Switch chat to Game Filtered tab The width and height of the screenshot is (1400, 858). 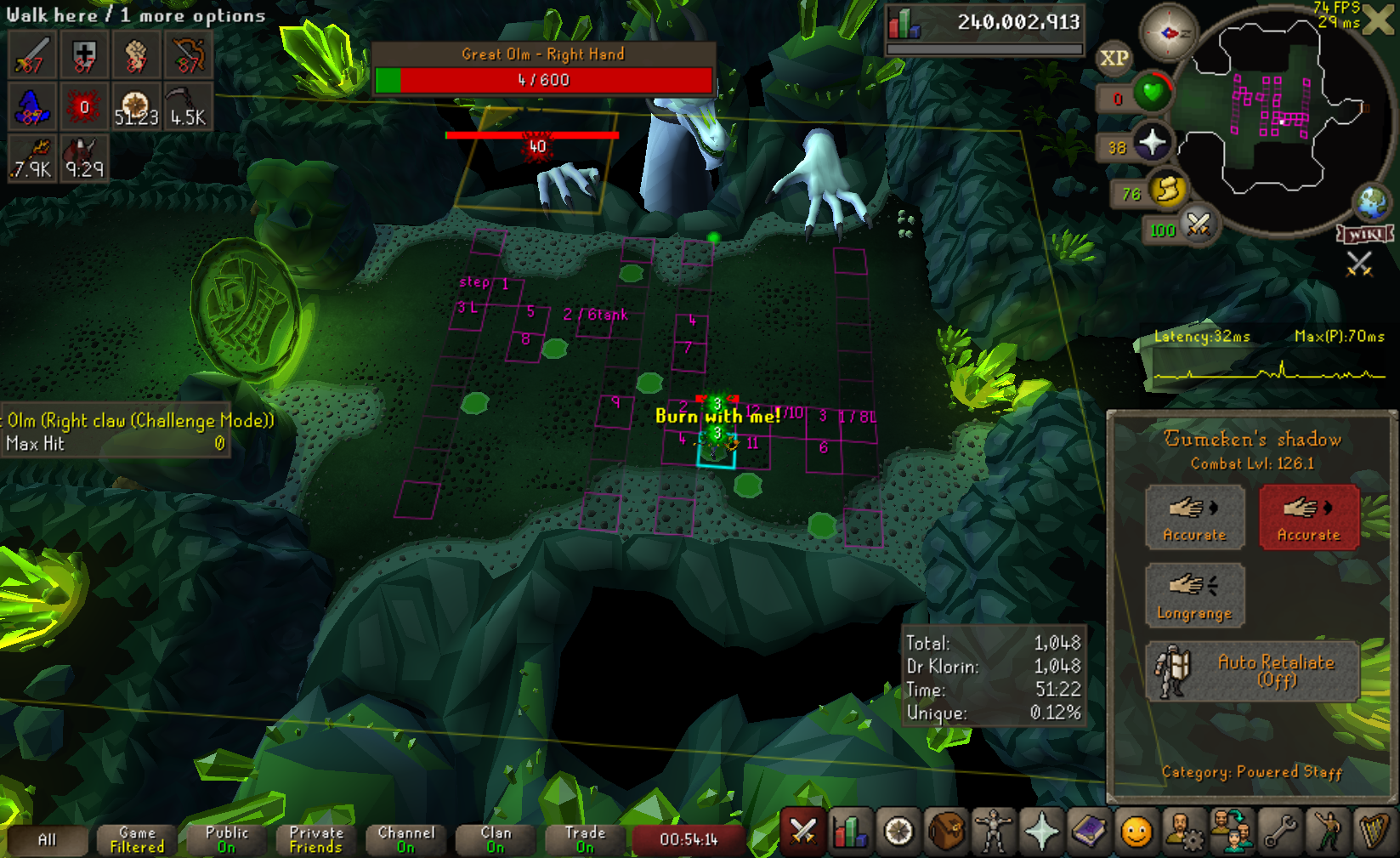(x=137, y=839)
